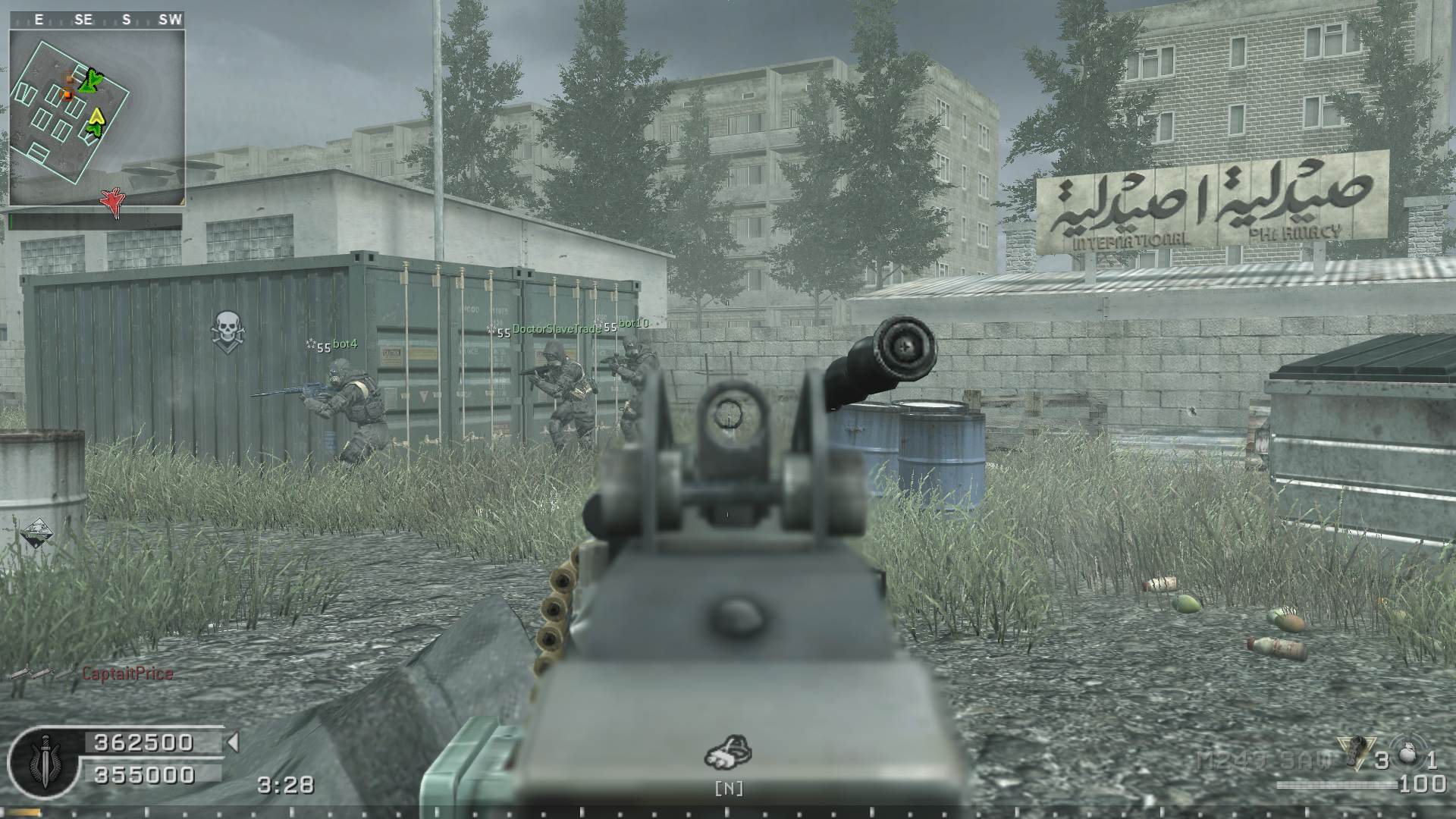The image size is (1456, 819).
Task: Select teammate name tag DoctorSlaveTrade
Action: [556, 329]
